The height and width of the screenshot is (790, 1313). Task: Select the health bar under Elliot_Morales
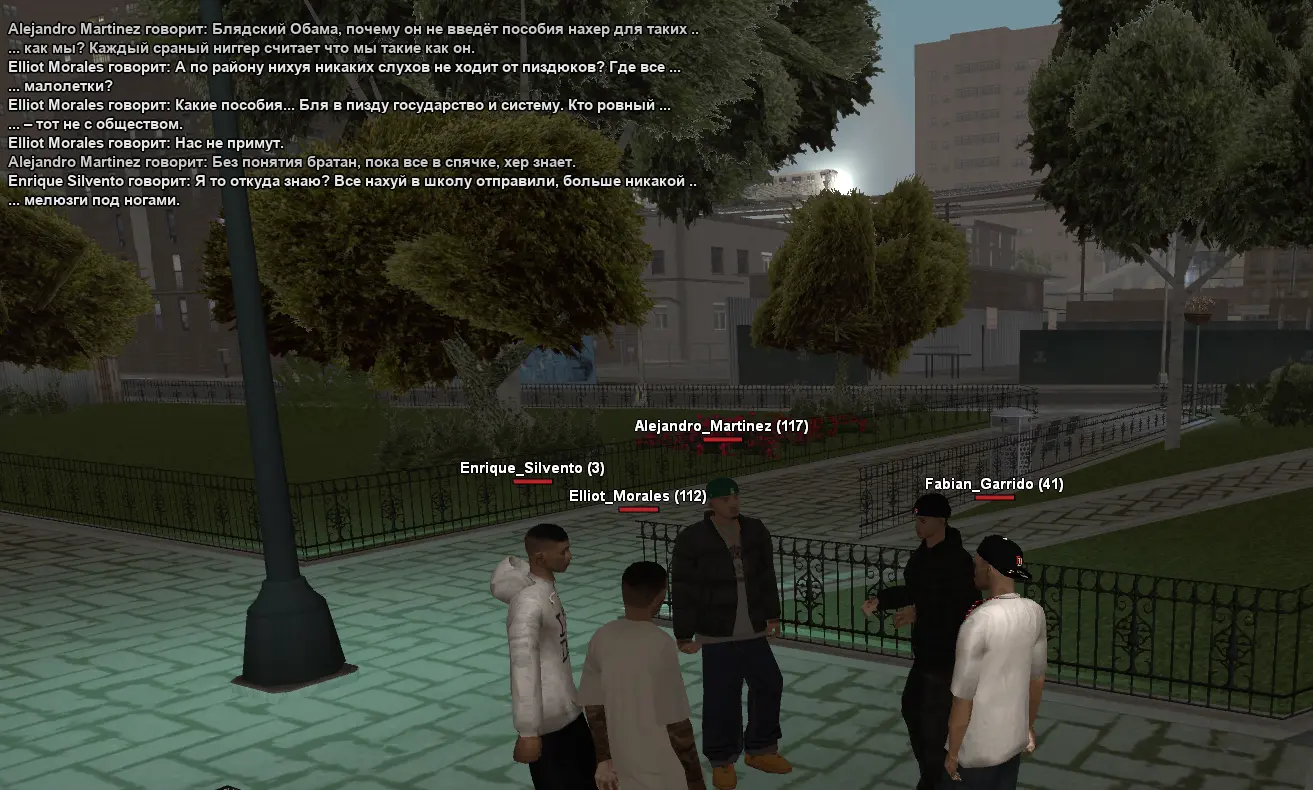(x=641, y=509)
